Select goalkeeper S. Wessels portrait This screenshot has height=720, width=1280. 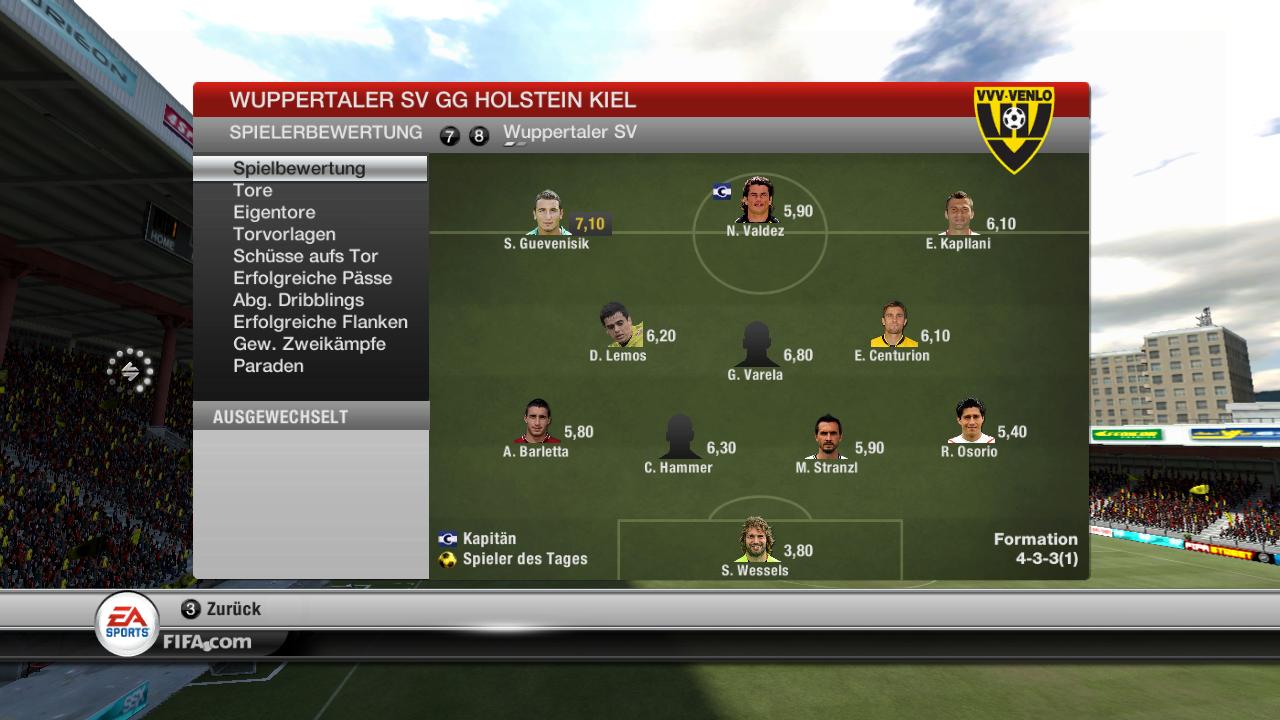(x=756, y=541)
